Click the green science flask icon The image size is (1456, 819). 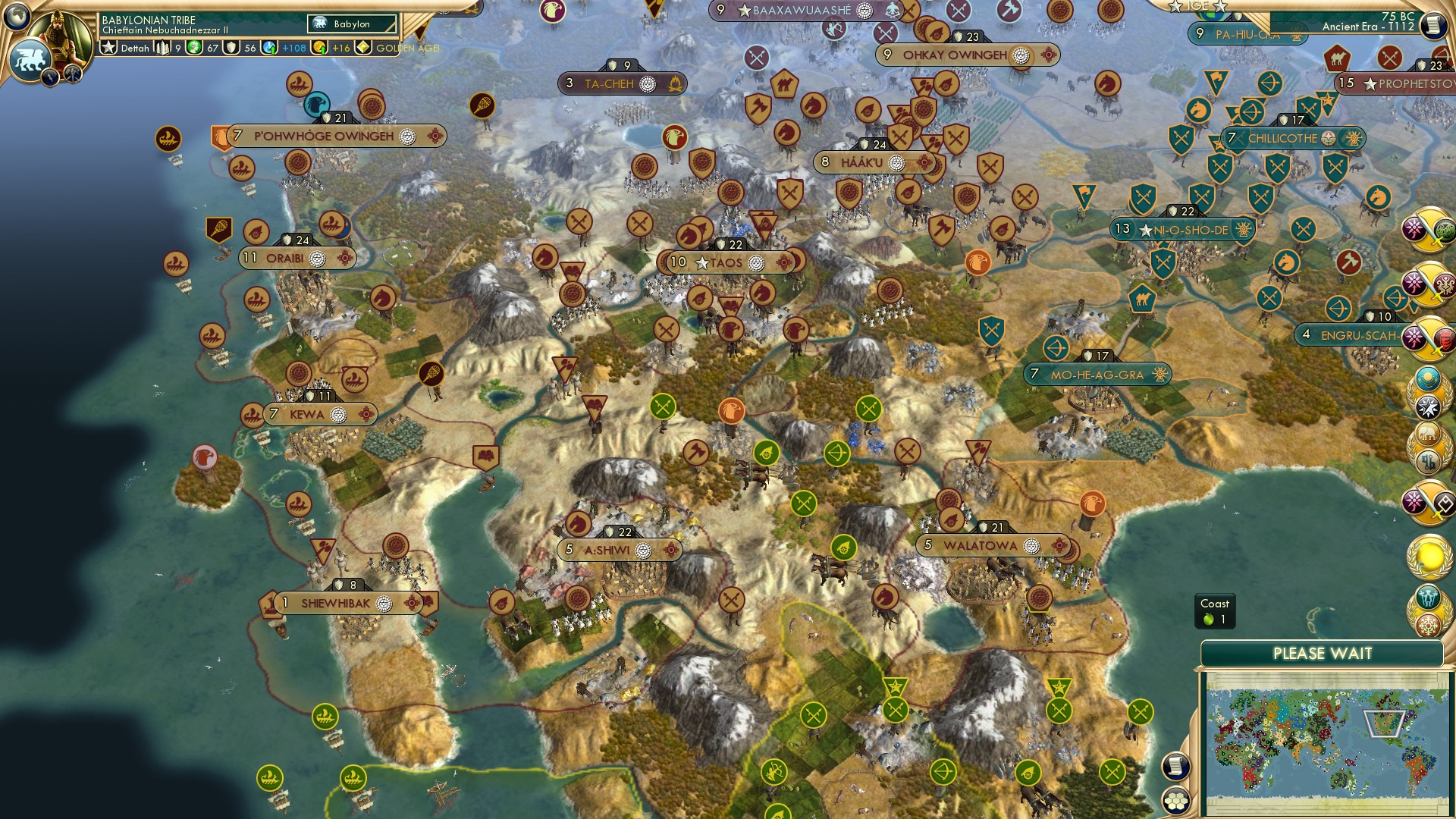[x=268, y=48]
